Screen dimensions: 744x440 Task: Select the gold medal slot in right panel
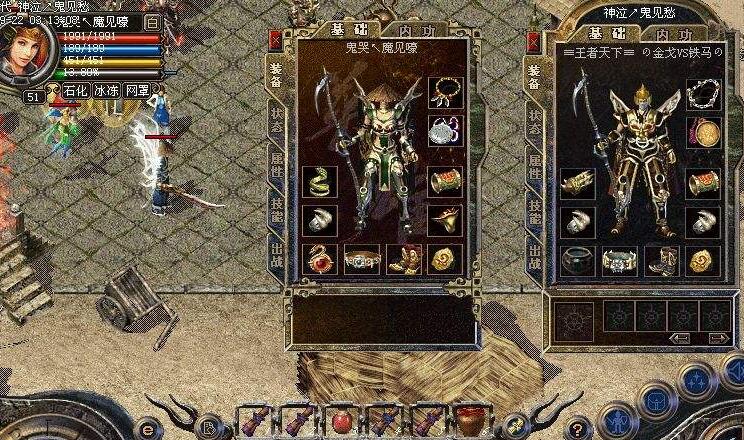(x=709, y=137)
